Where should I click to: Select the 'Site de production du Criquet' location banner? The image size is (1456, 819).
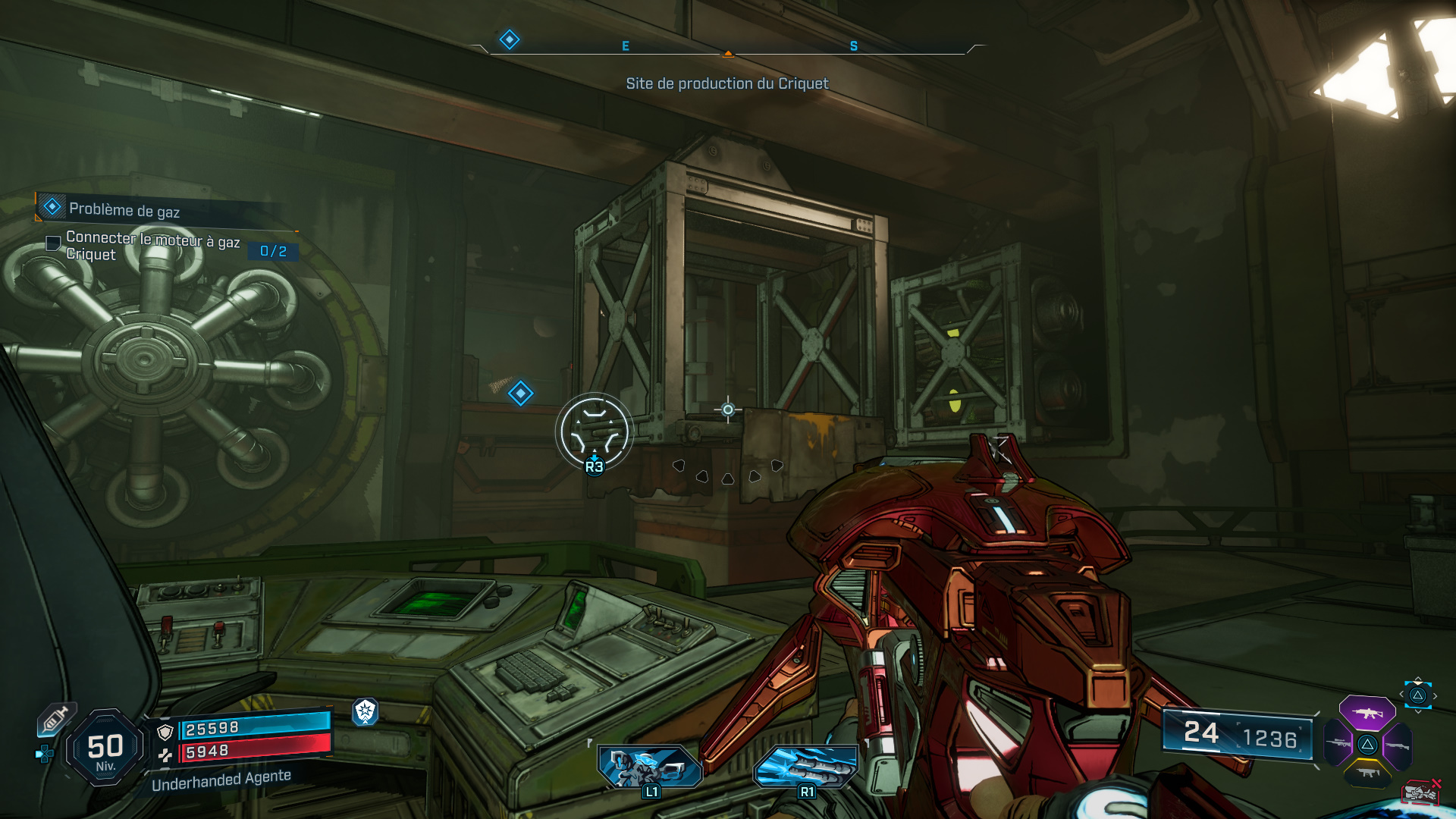(727, 84)
